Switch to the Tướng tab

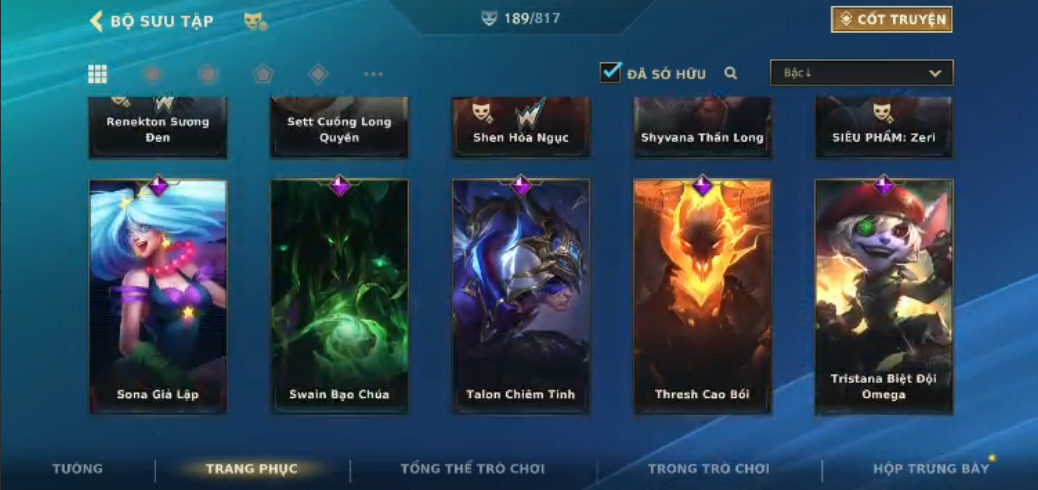tap(77, 469)
